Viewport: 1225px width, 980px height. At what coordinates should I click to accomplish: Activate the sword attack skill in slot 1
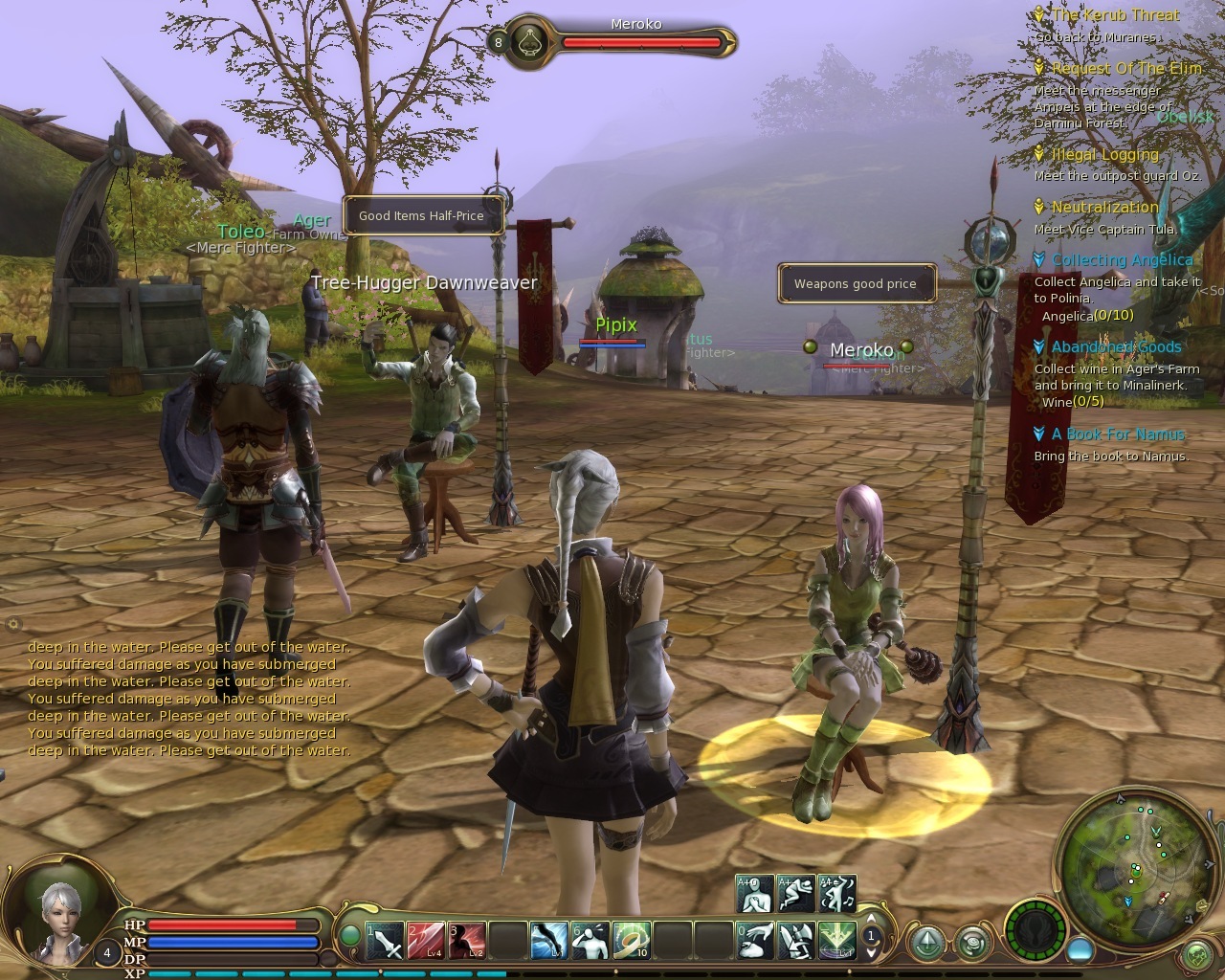click(385, 941)
